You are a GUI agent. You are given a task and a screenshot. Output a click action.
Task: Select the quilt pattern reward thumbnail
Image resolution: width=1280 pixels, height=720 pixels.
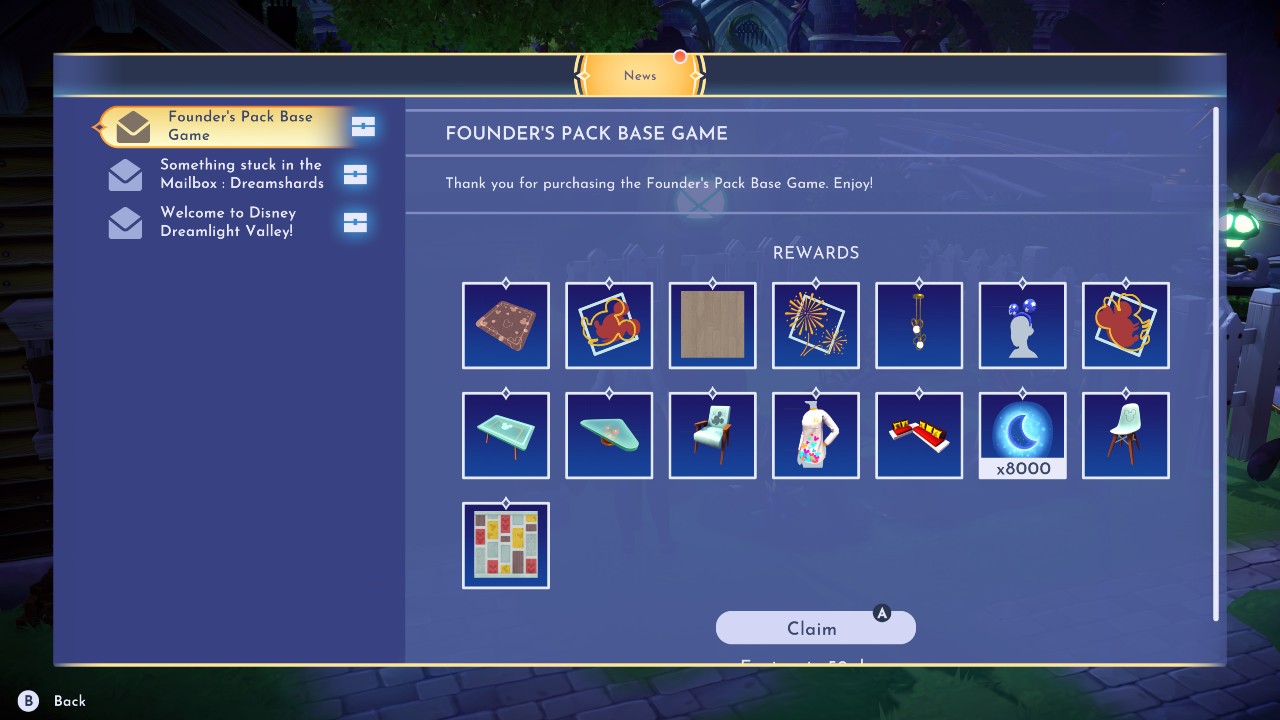[x=505, y=545]
